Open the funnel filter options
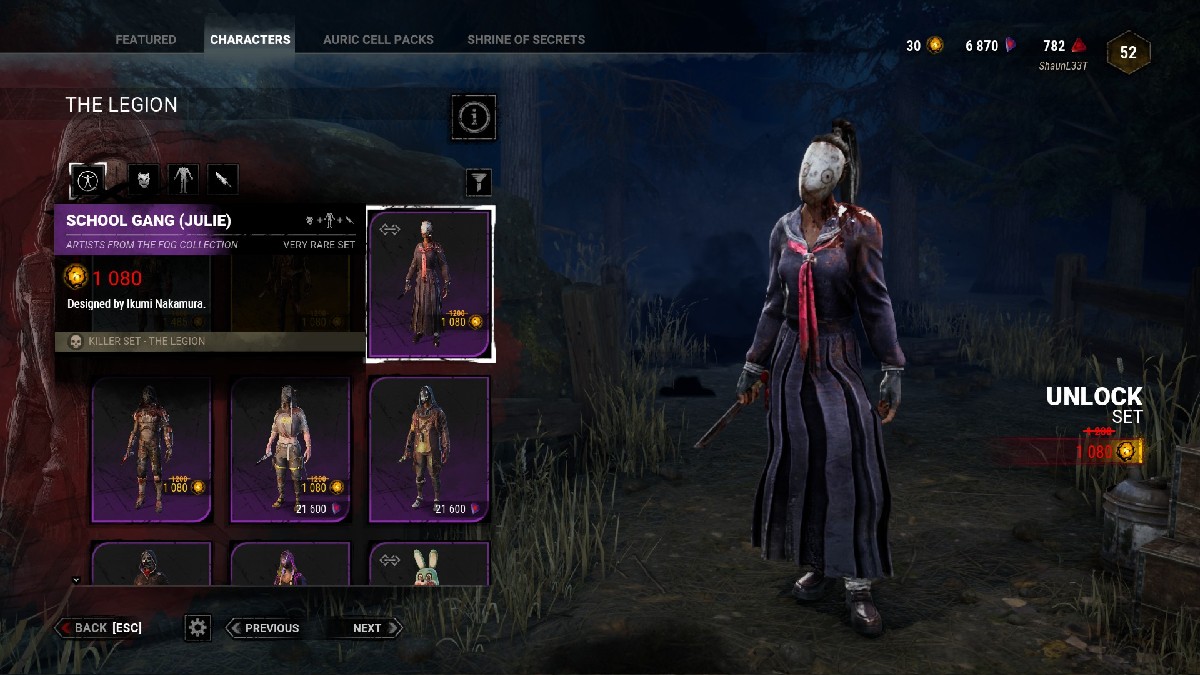This screenshot has height=675, width=1200. tap(480, 181)
